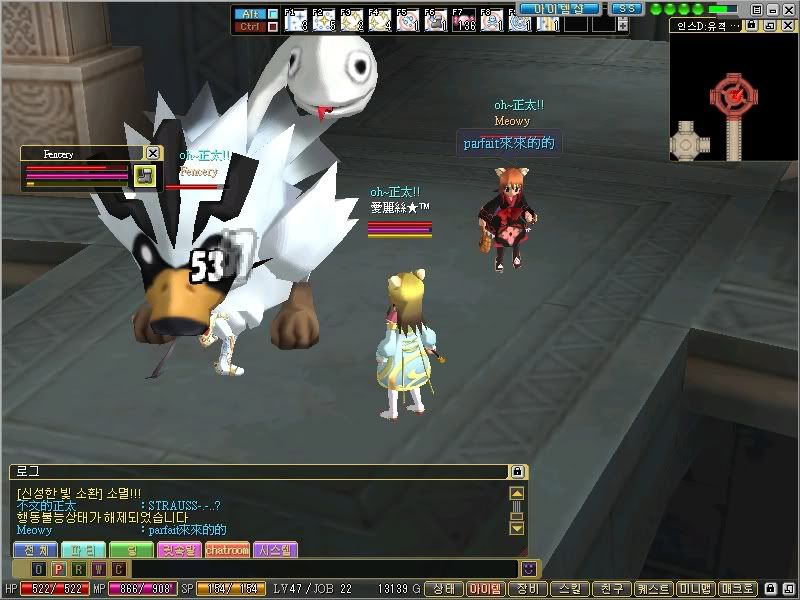Open the 장비 (equipment) window
Image resolution: width=800 pixels, height=600 pixels.
pyautogui.click(x=528, y=589)
